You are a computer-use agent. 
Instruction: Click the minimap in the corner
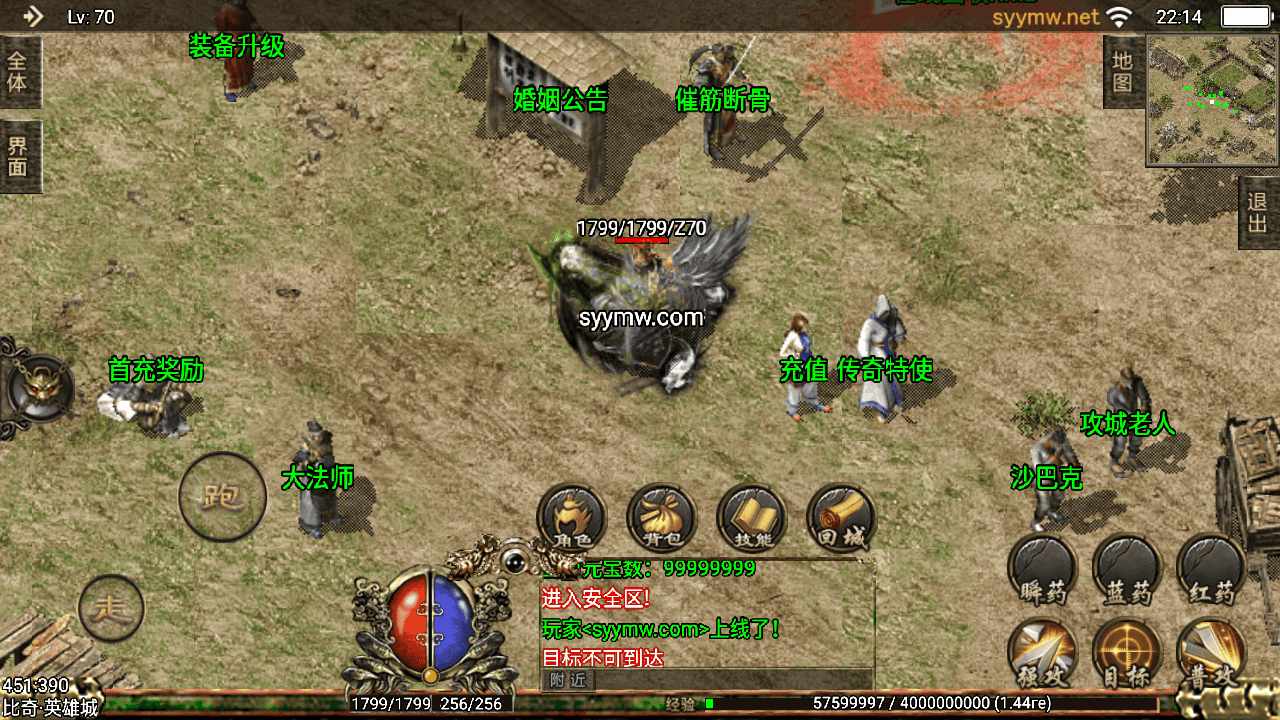pyautogui.click(x=1212, y=100)
